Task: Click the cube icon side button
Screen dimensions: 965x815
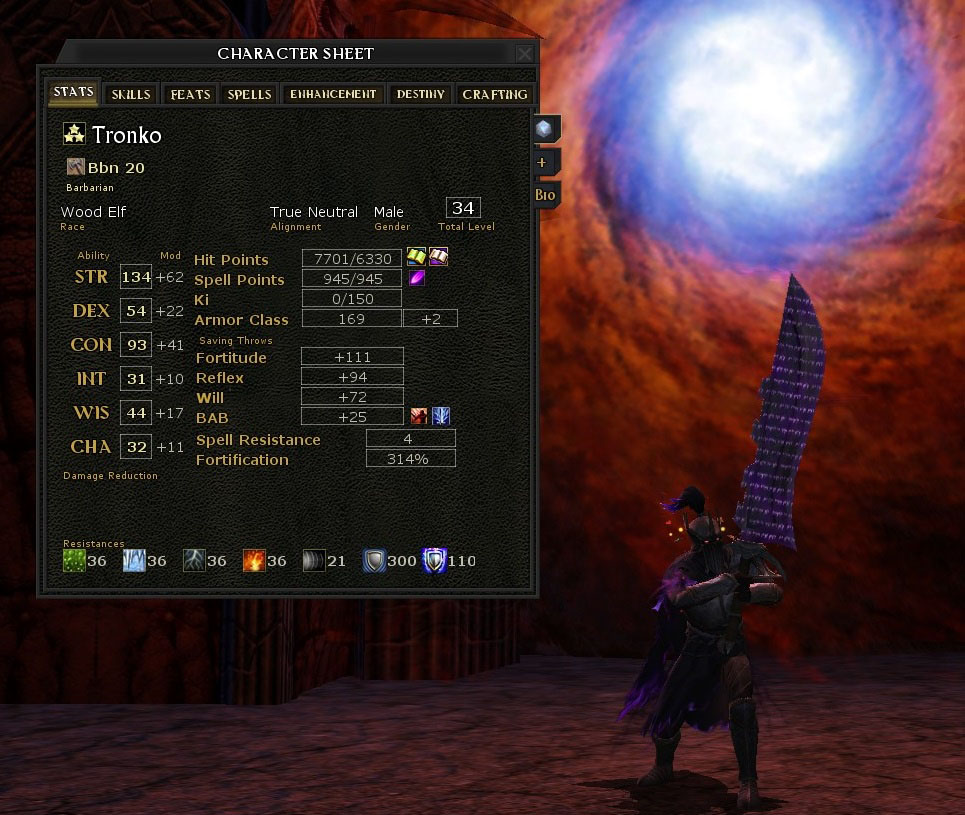Action: tap(543, 128)
